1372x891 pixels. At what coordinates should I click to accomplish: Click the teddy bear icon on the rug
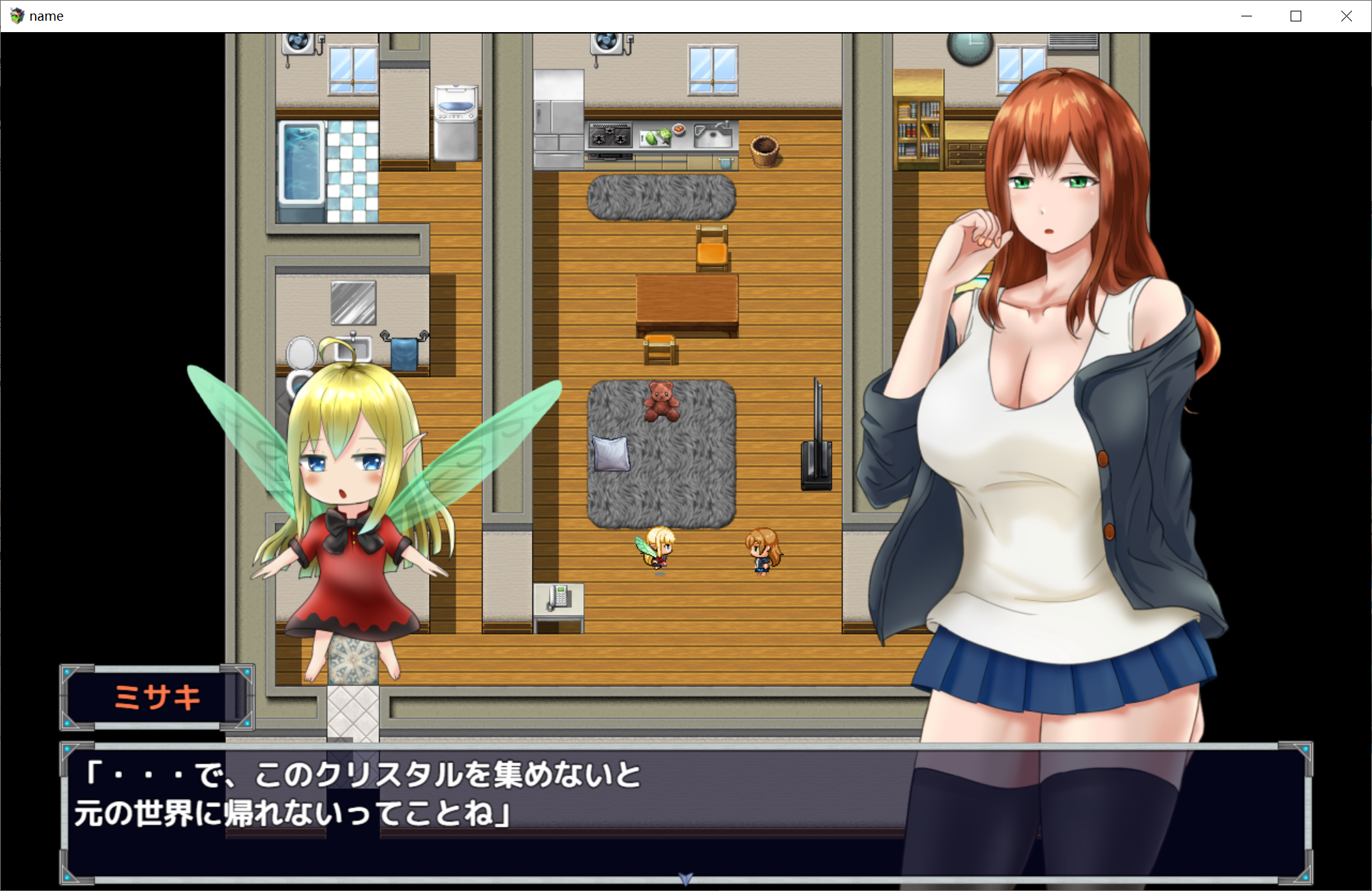point(663,400)
